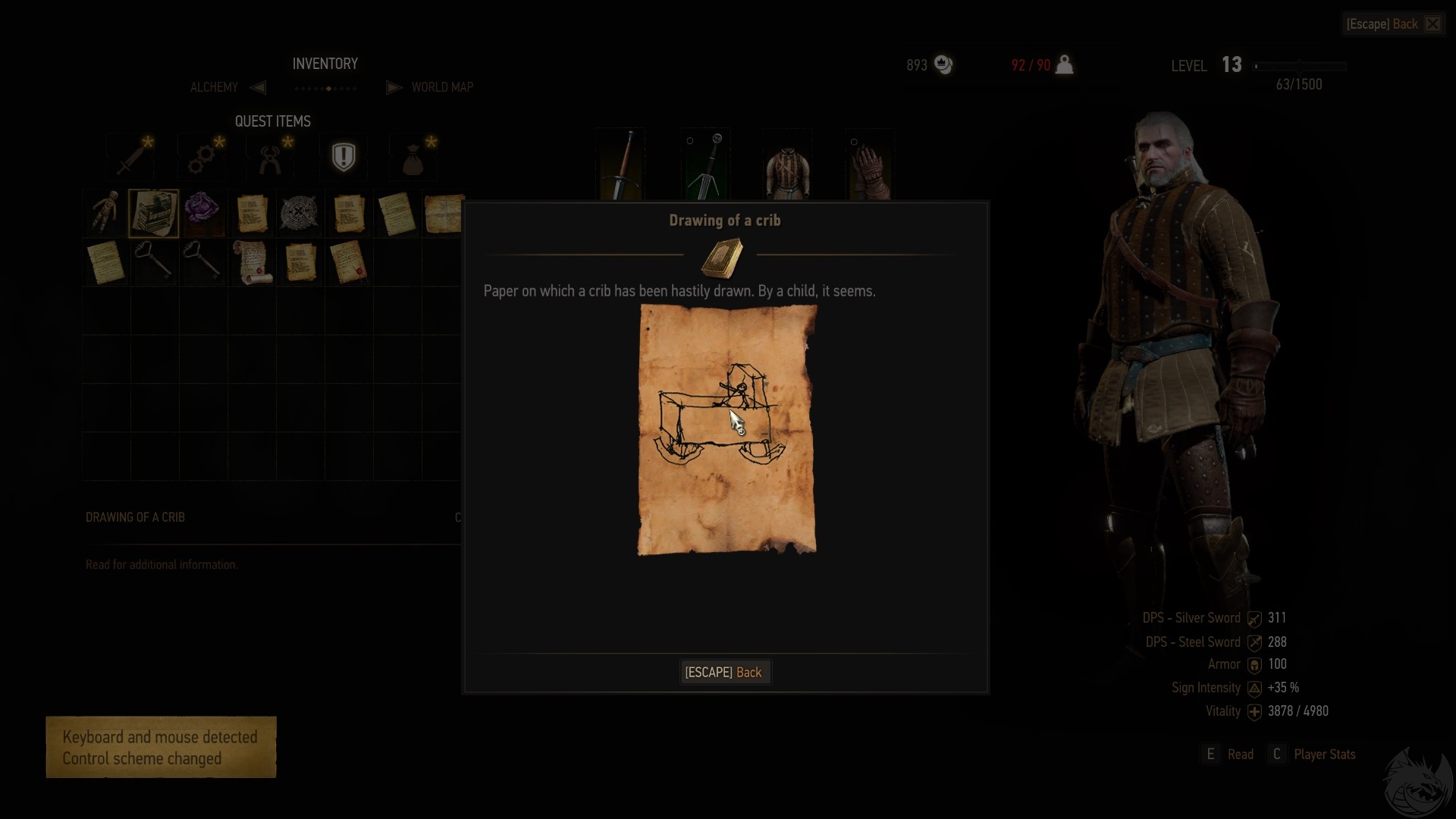1456x819 pixels.
Task: Select the equipped steel sword slot
Action: coord(621,165)
